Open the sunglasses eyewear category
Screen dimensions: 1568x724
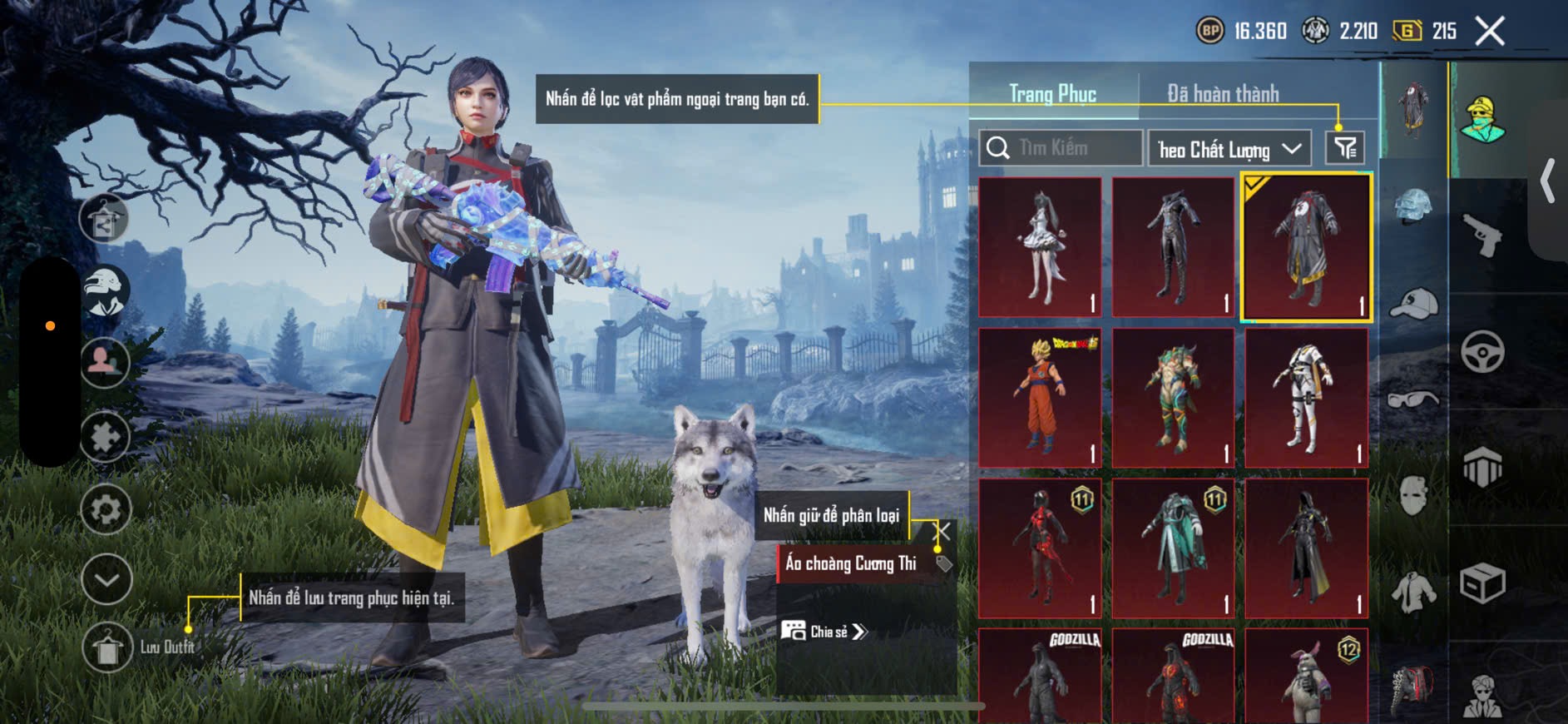1413,399
